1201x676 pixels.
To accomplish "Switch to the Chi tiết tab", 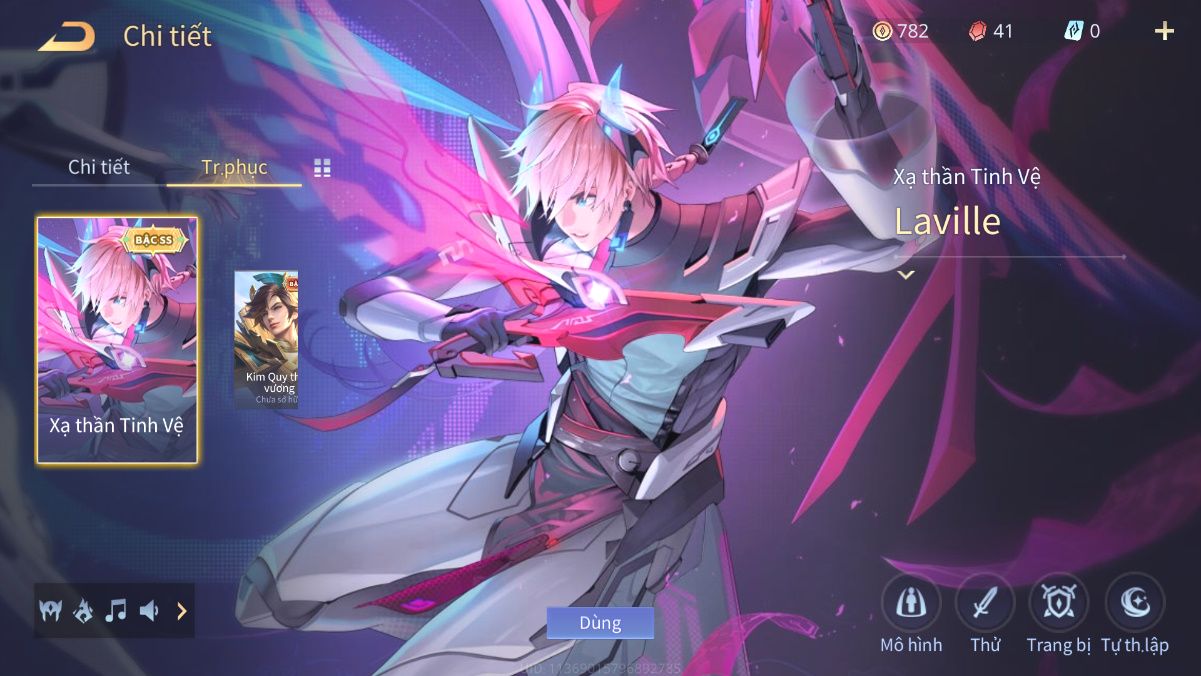I will pos(99,167).
